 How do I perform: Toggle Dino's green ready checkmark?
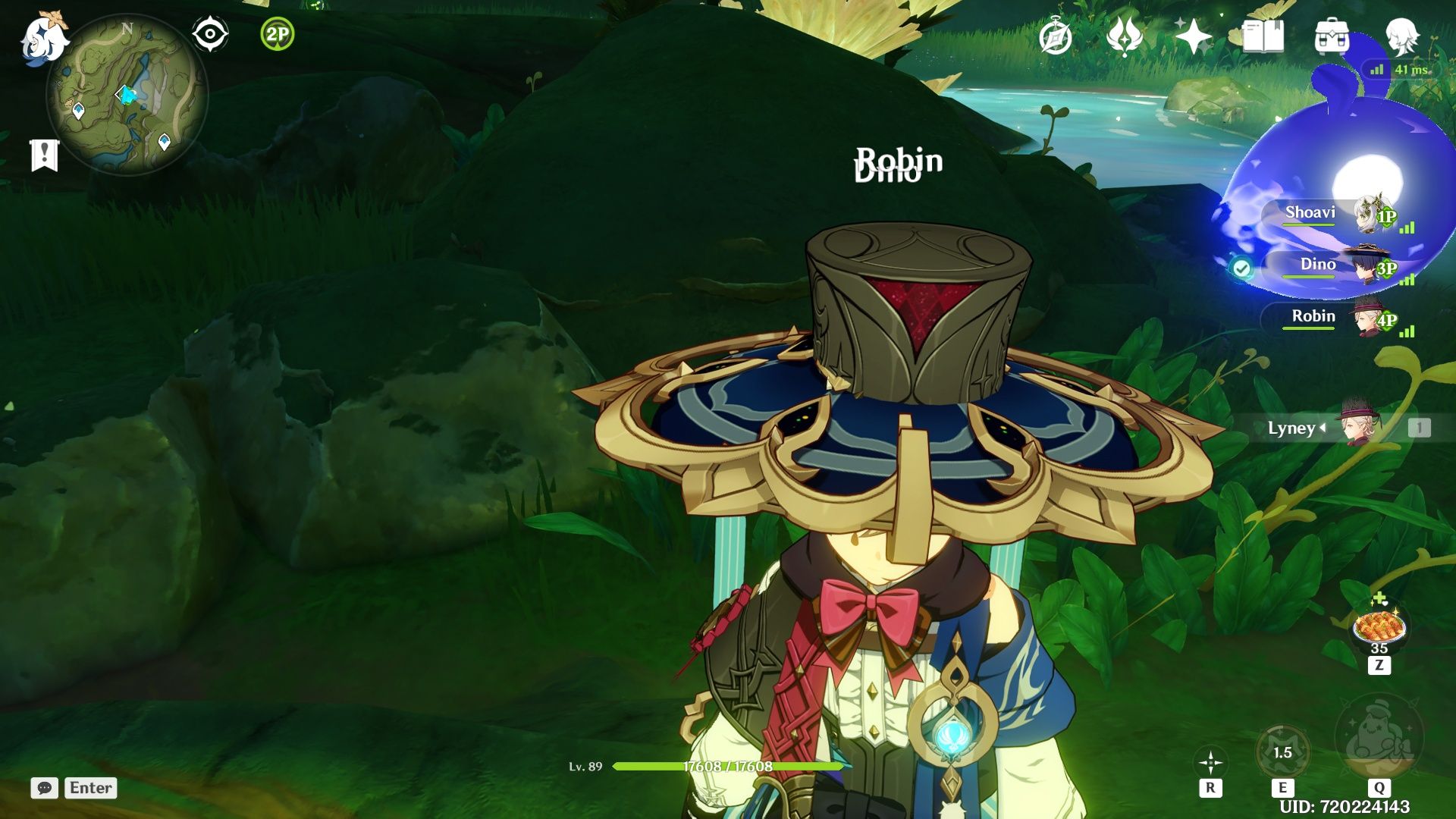pos(1241,268)
